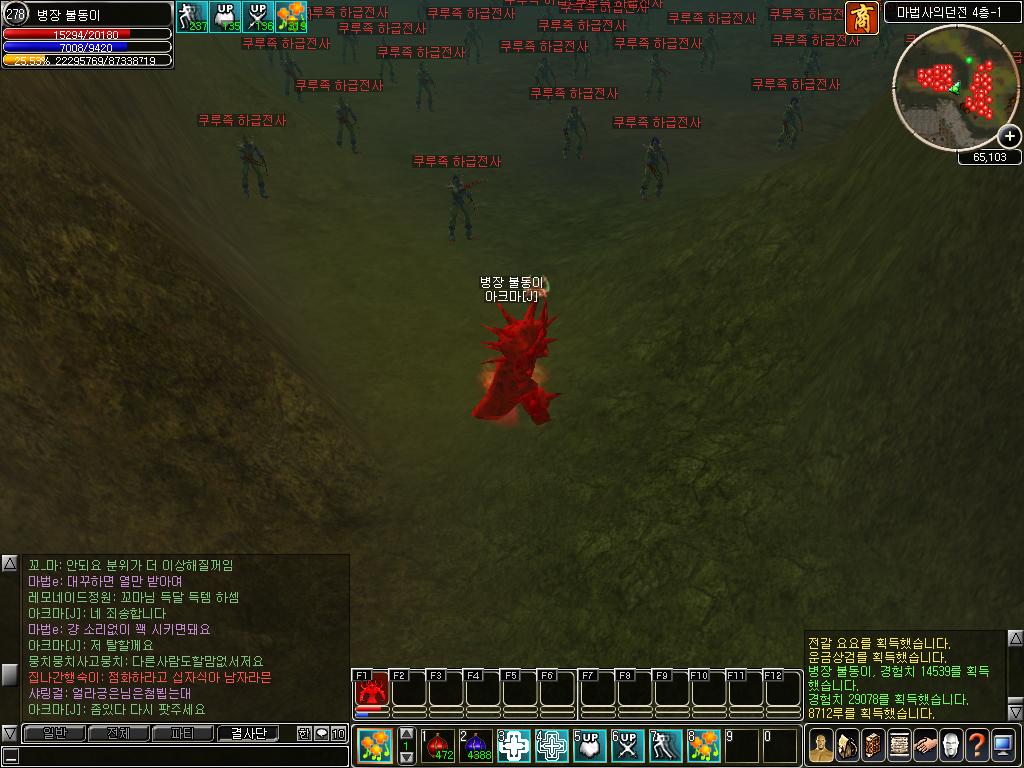Open the 결사단 chat tab

coord(249,734)
